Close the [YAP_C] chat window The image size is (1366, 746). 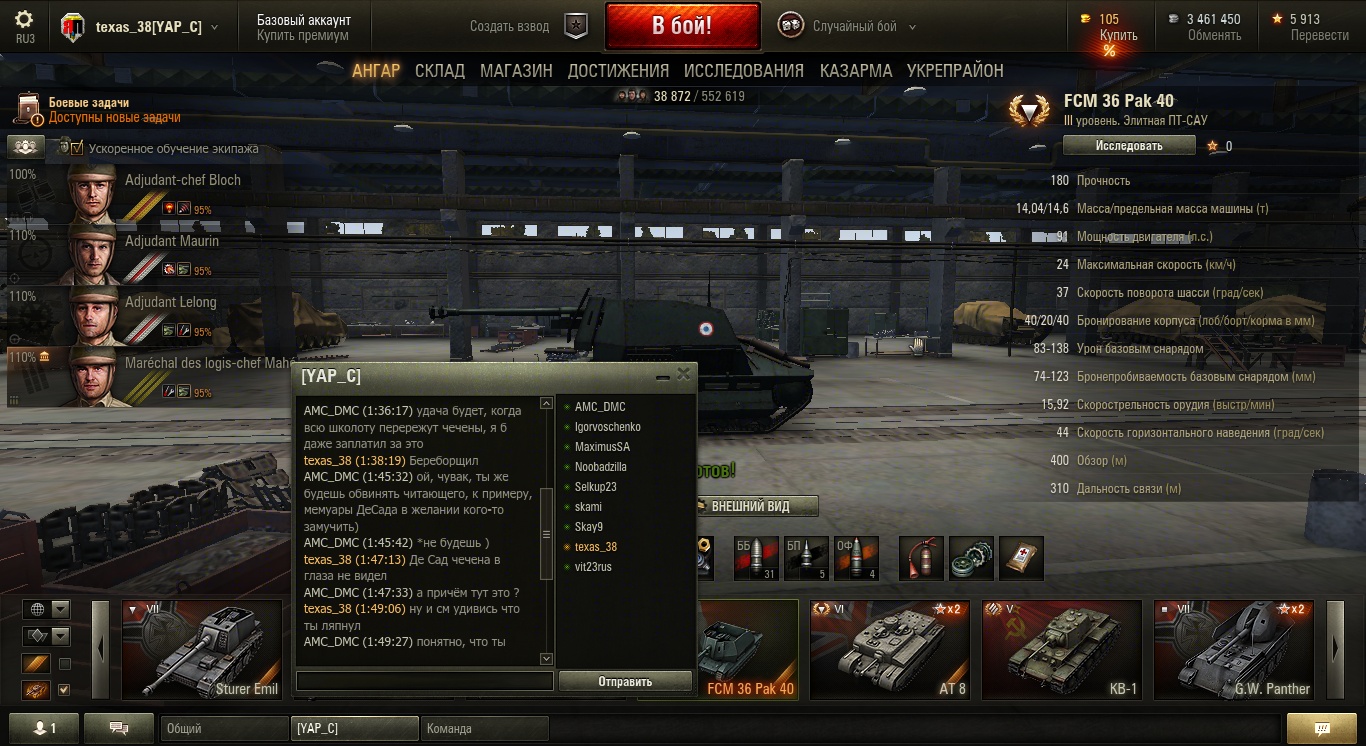click(684, 375)
